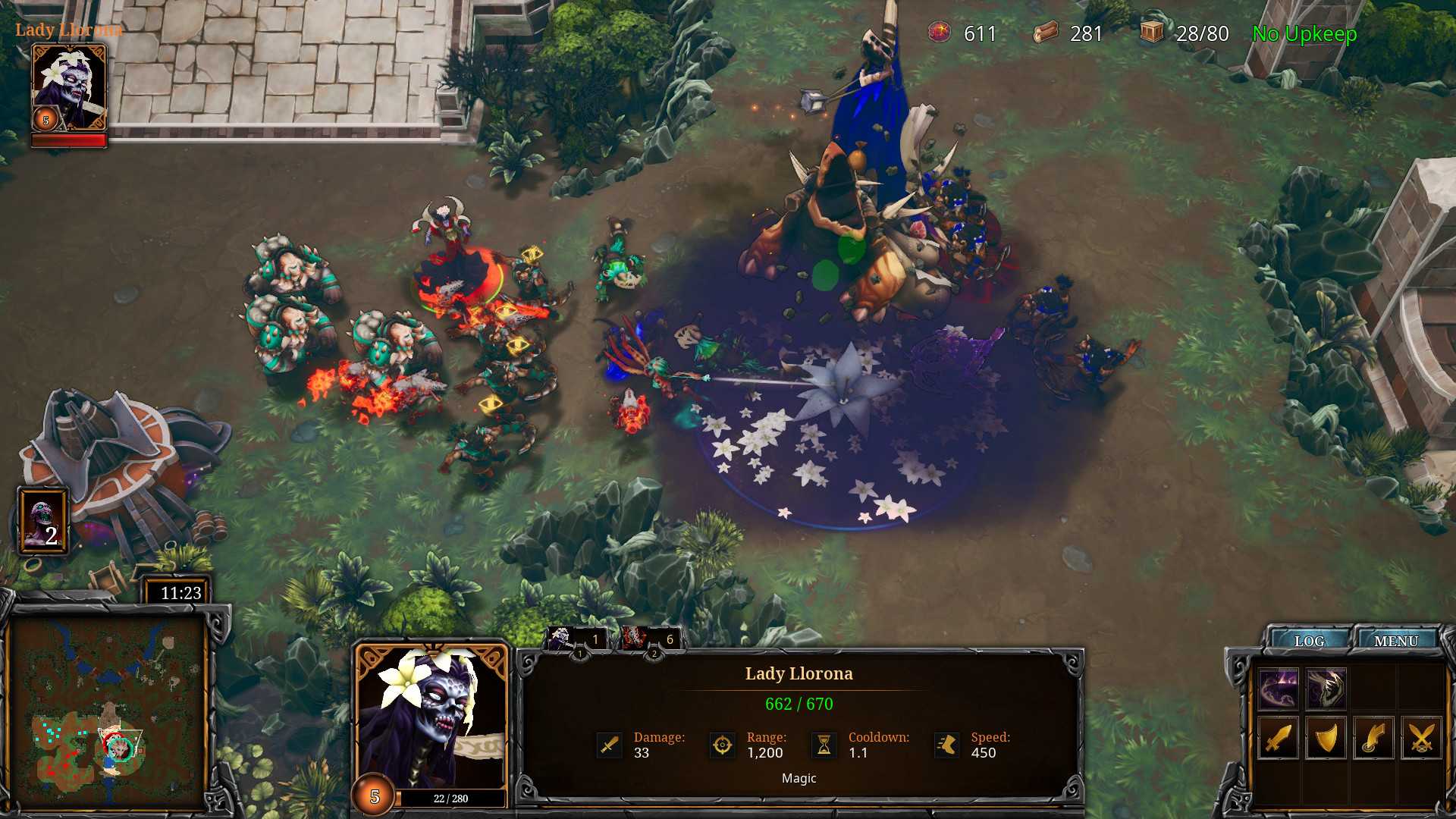
Task: Click the No Upkeep status text
Action: (x=1306, y=33)
